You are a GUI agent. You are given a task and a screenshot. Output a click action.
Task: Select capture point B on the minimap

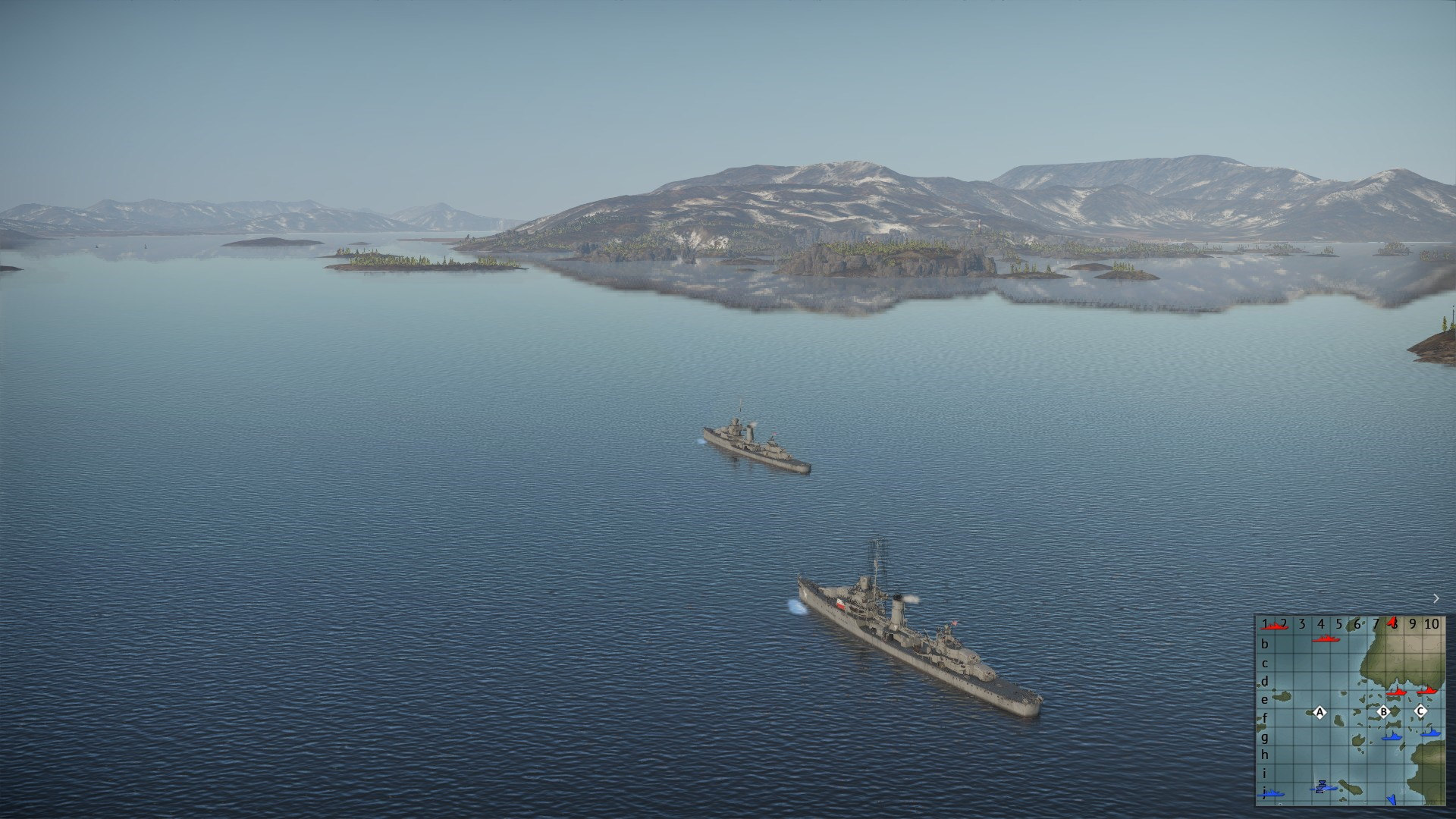pos(1383,712)
